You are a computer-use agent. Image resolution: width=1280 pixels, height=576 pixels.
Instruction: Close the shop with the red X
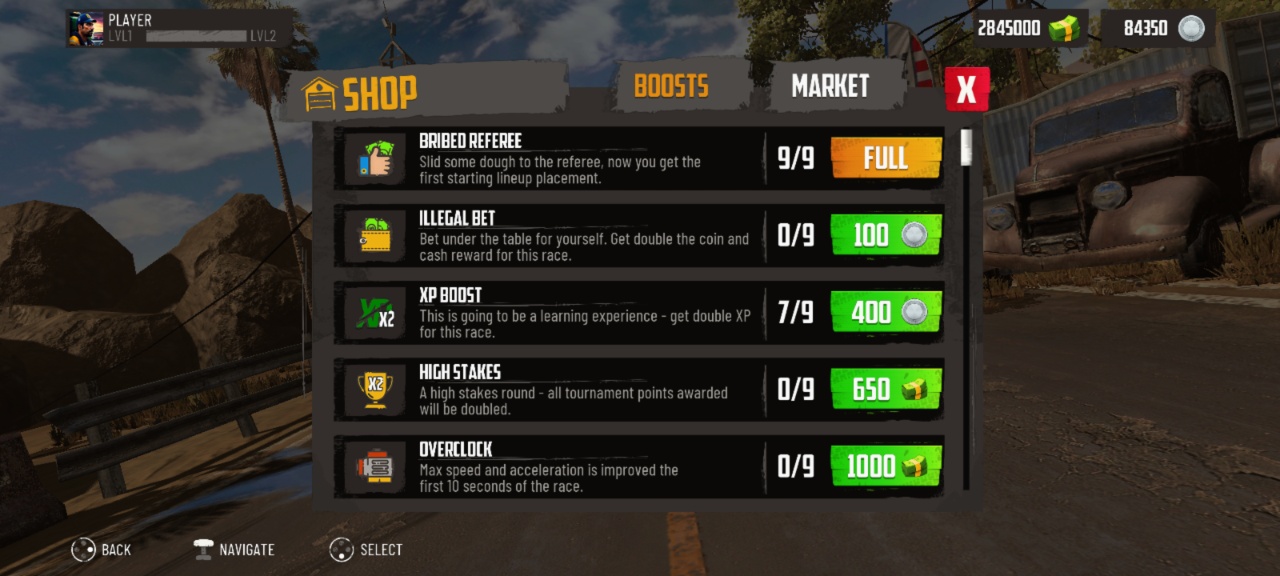coord(966,89)
